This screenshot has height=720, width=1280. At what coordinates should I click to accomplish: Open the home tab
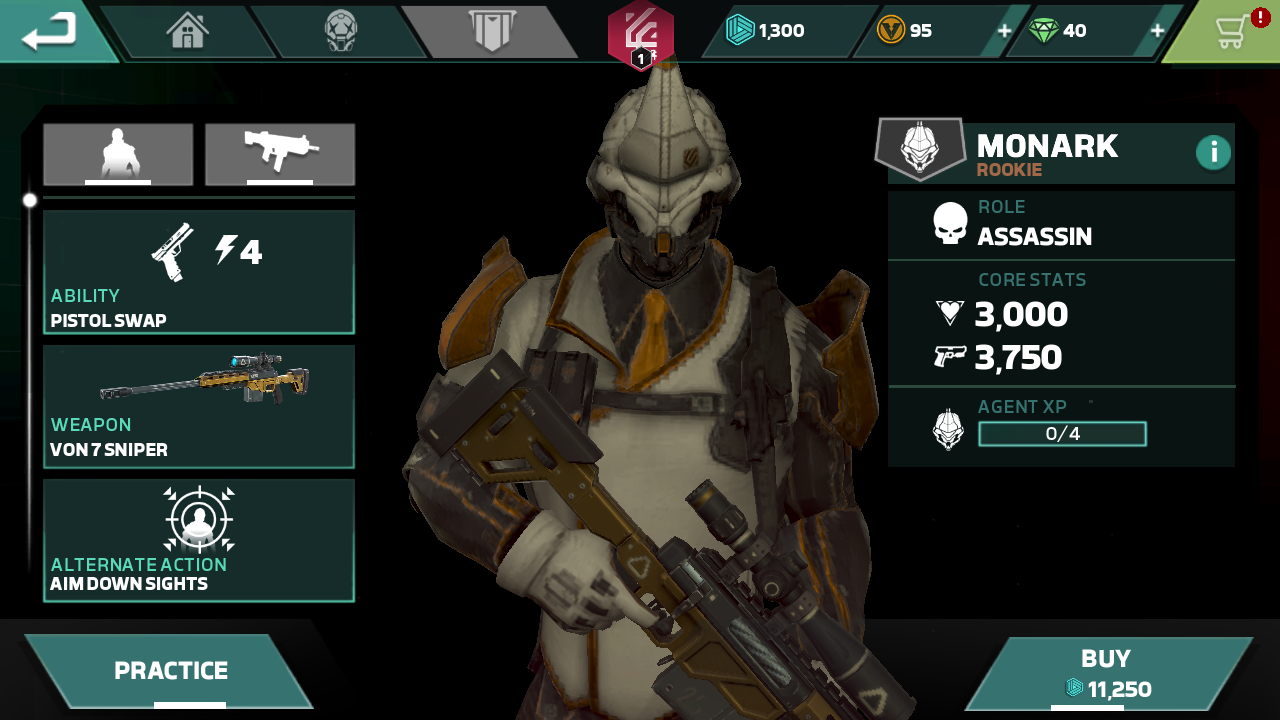pos(188,31)
